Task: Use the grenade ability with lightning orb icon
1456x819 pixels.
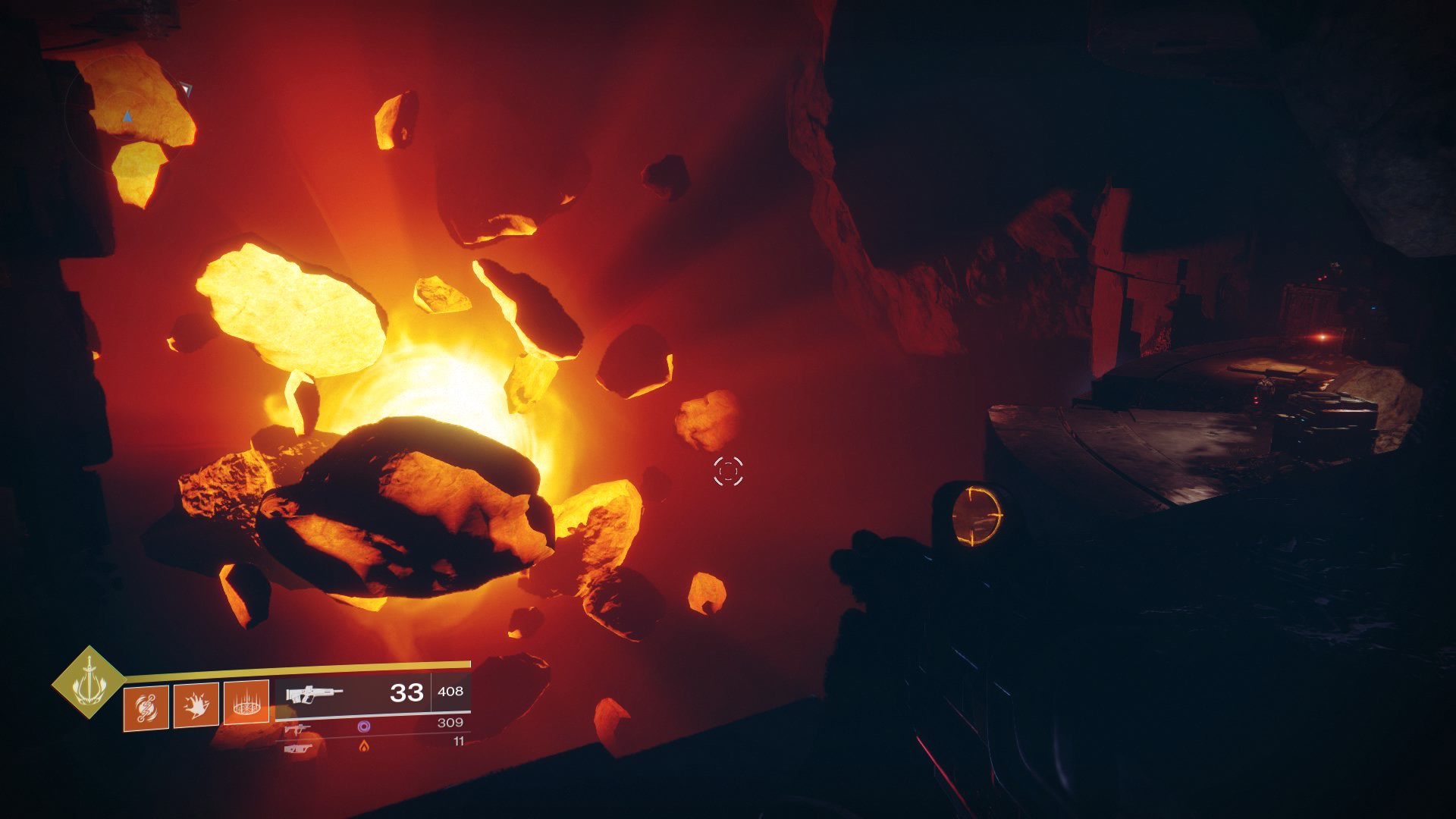Action: [x=146, y=706]
